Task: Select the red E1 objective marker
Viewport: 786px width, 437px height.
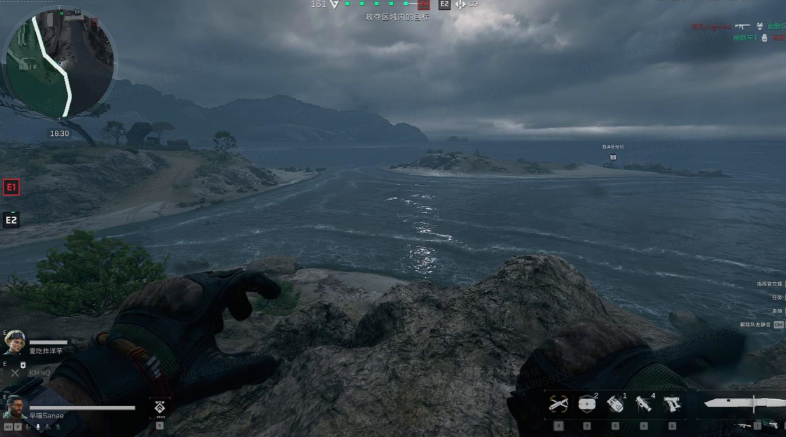Action: coord(11,187)
